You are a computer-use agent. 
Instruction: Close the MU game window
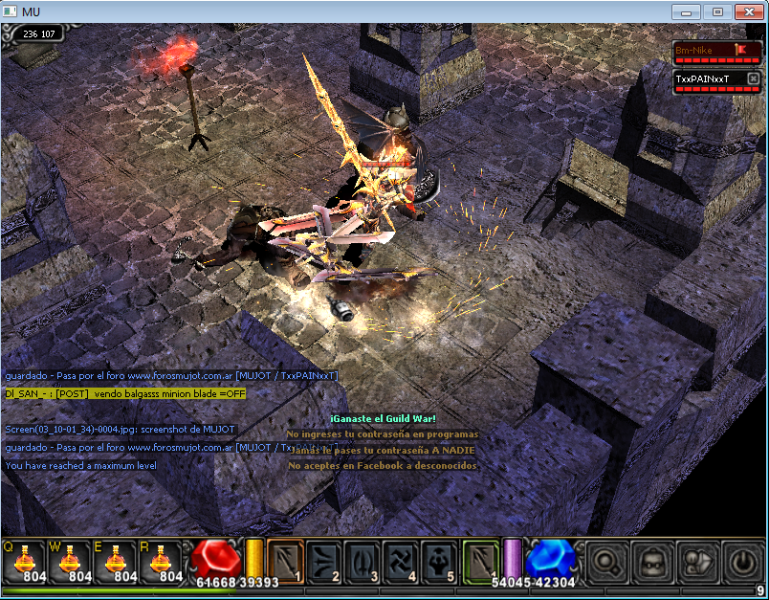(747, 12)
